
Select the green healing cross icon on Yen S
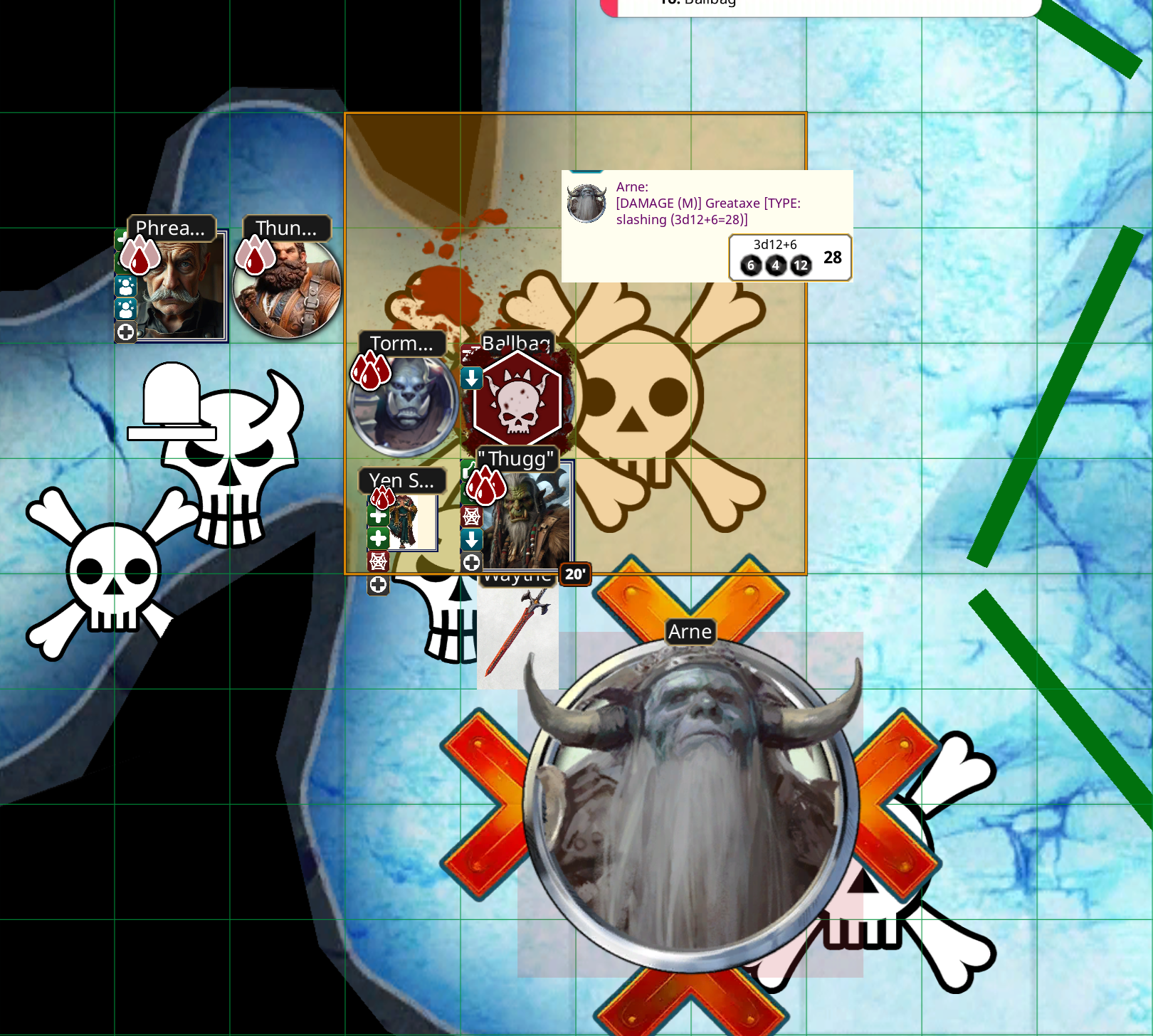pos(378,517)
